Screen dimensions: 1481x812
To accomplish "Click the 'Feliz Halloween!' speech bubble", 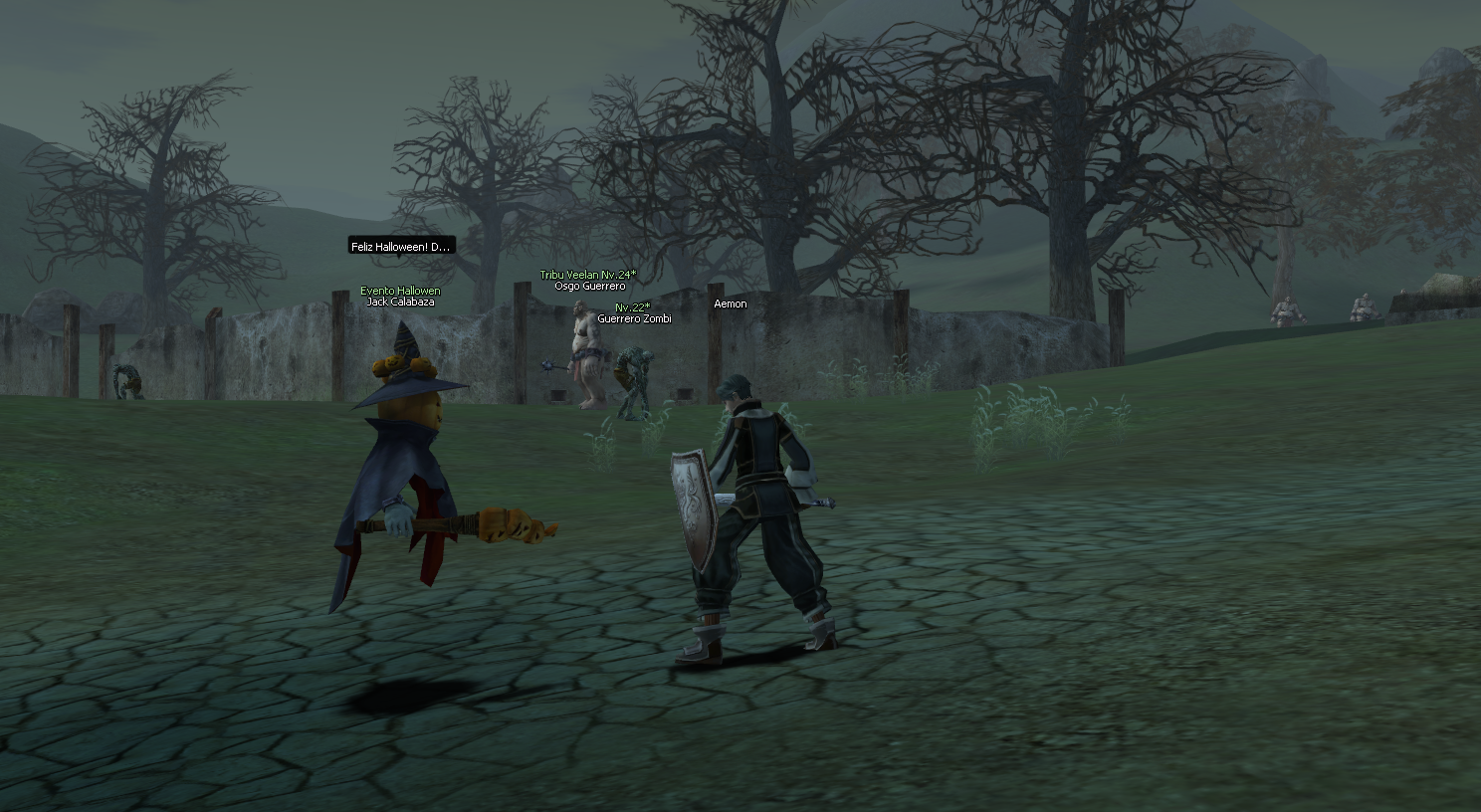I will point(401,246).
